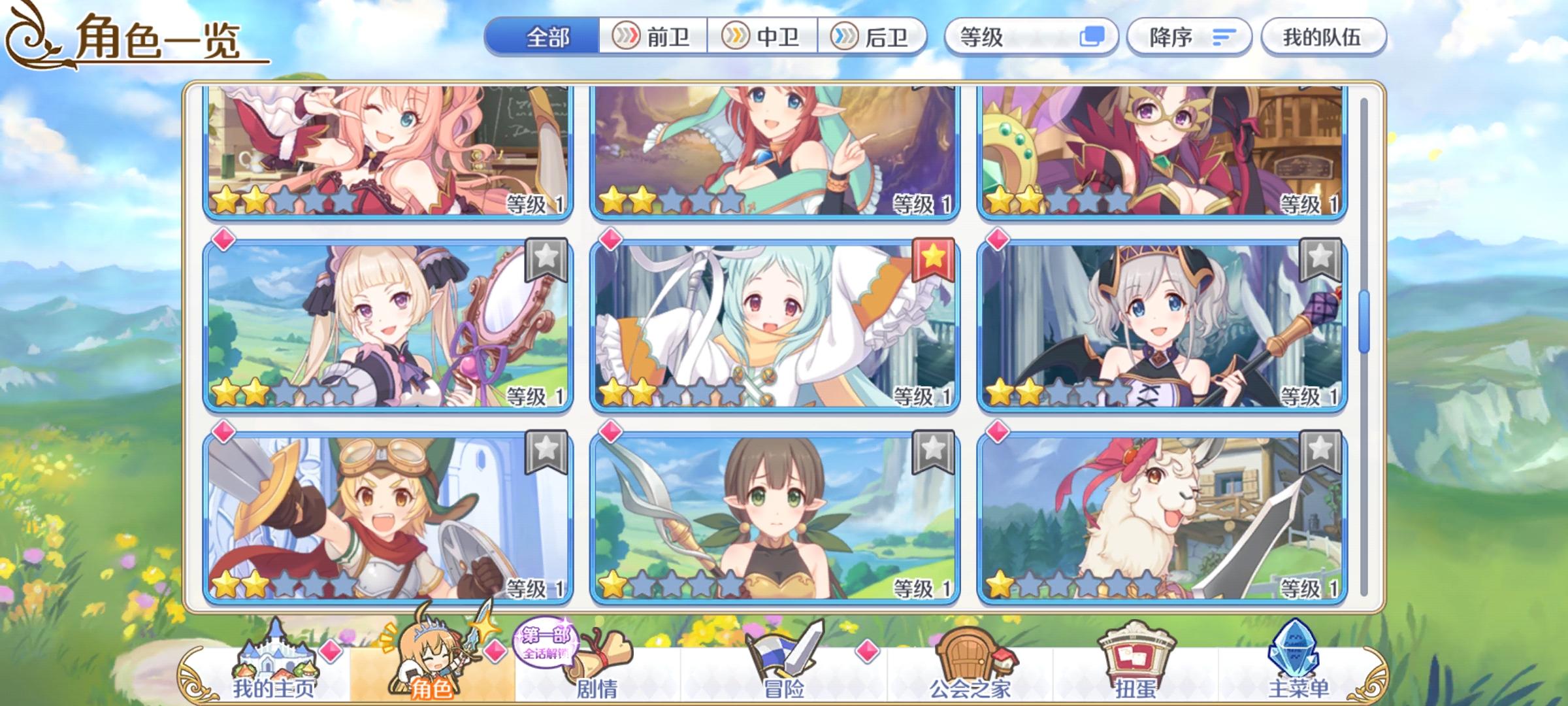Open the 等级 sorting criteria dropdown
Viewport: 1568px width, 706px height.
[1000, 37]
